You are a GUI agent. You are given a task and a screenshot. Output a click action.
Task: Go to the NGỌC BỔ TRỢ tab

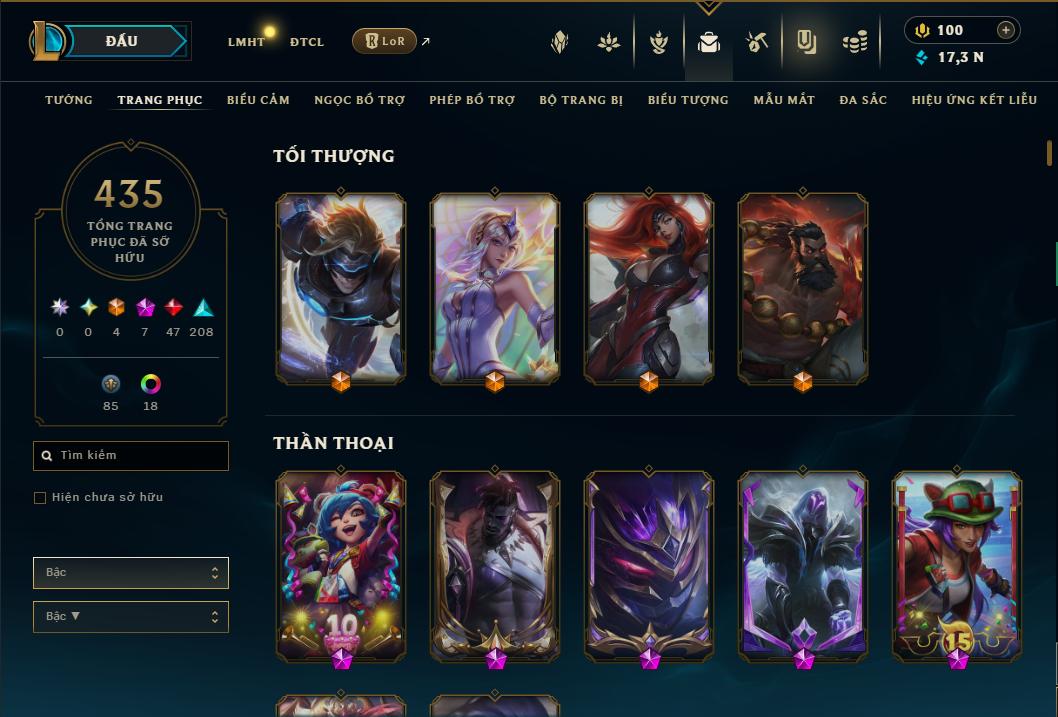359,100
